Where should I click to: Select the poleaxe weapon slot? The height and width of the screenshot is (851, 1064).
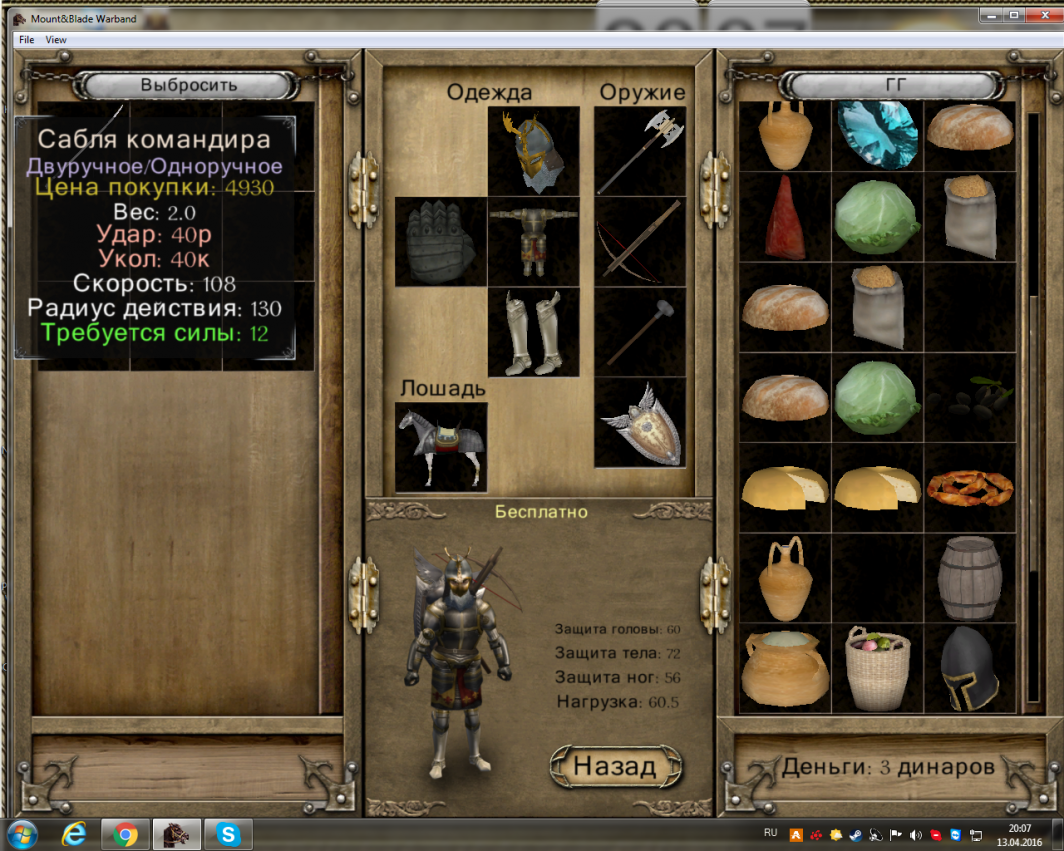(640, 152)
